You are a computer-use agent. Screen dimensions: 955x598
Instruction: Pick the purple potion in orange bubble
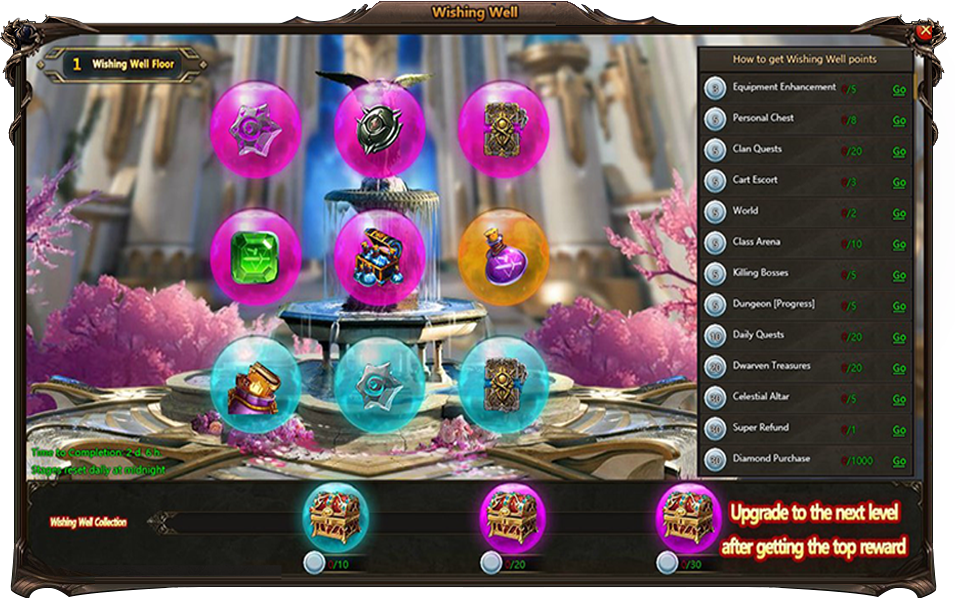(x=503, y=254)
